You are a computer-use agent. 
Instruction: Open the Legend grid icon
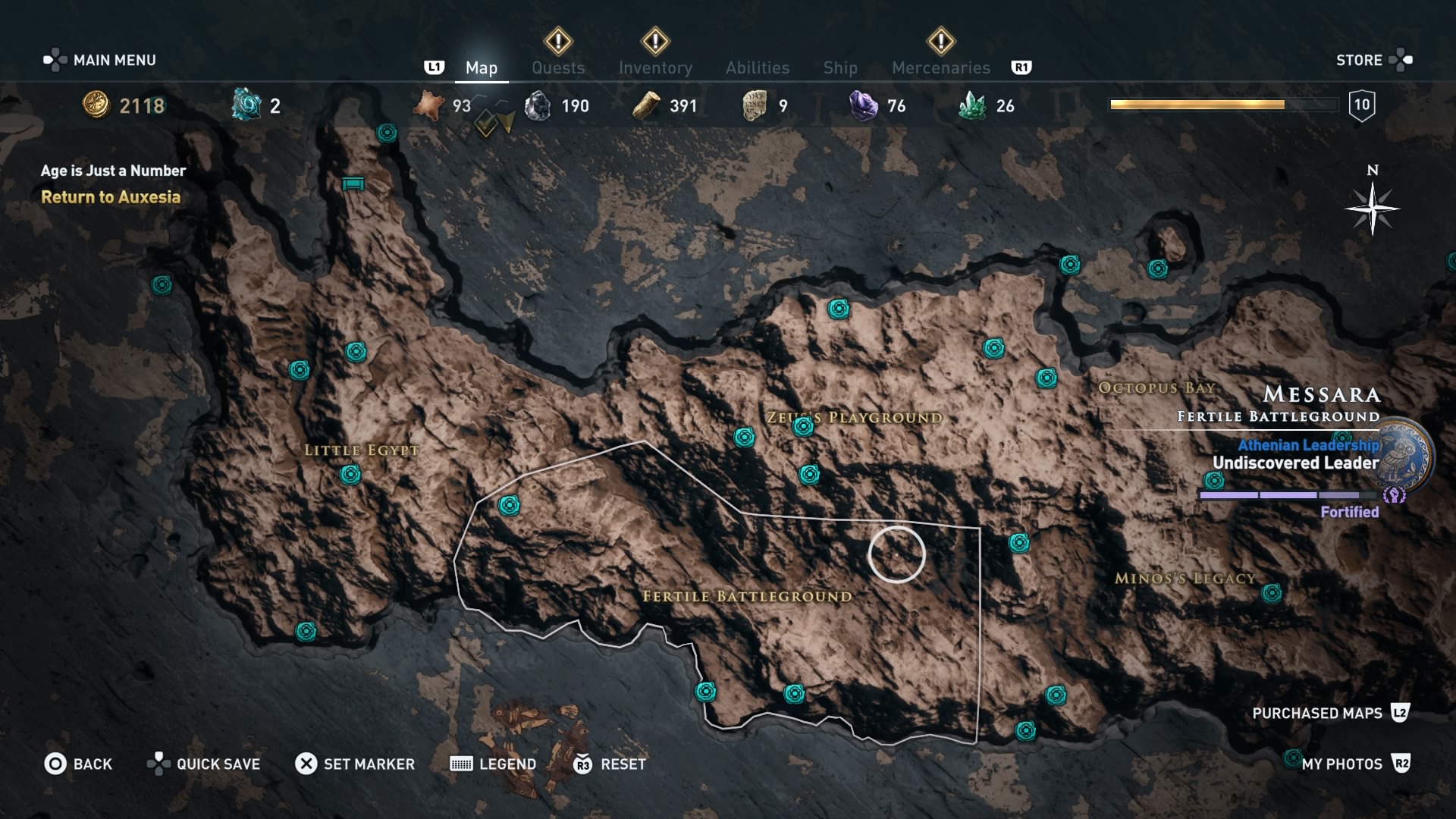459,764
